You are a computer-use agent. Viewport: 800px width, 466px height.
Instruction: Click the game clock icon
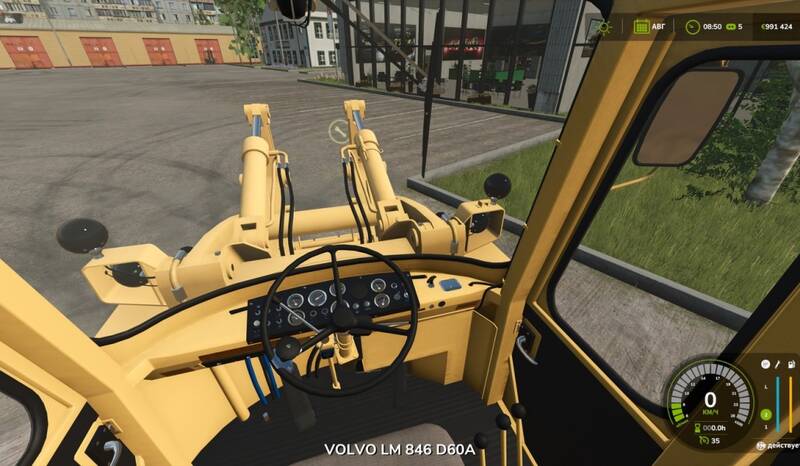coord(691,27)
